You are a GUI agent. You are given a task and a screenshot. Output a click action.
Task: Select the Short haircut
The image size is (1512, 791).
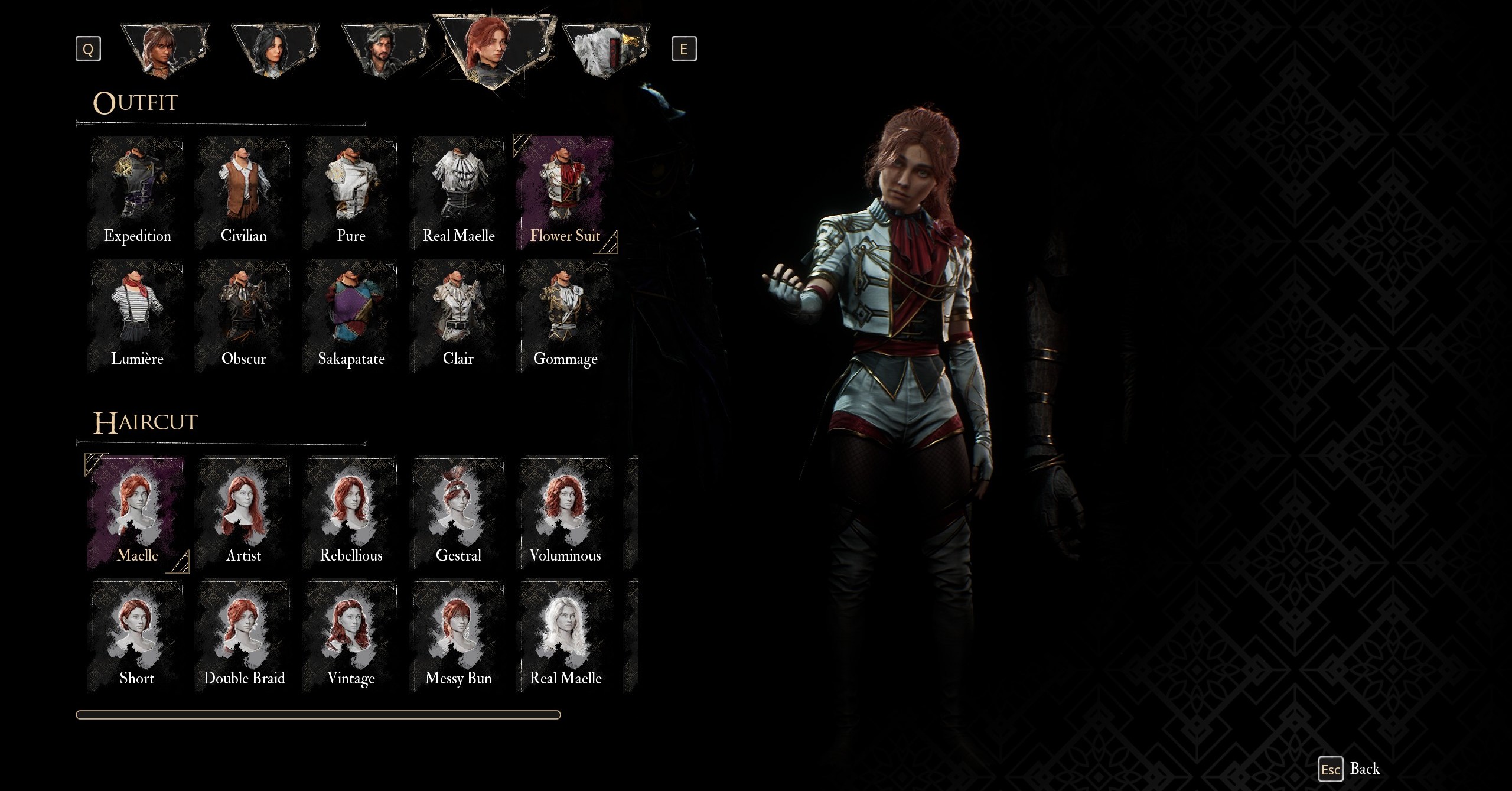point(137,636)
